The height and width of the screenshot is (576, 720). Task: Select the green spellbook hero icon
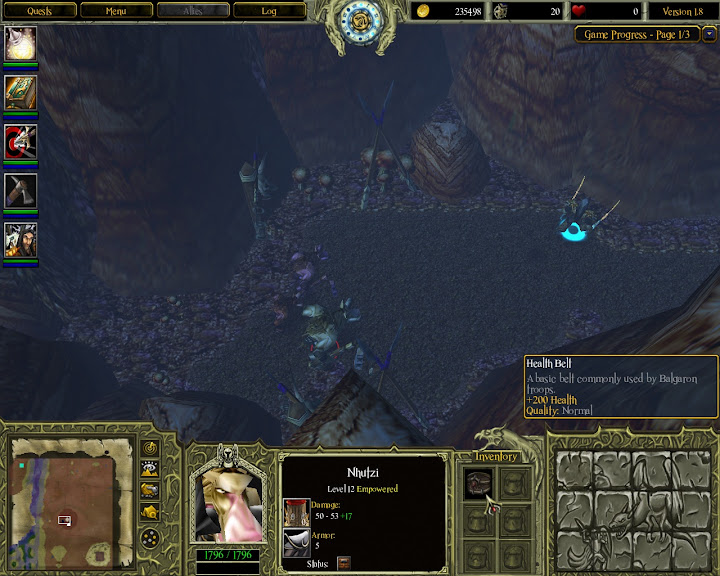pos(21,92)
